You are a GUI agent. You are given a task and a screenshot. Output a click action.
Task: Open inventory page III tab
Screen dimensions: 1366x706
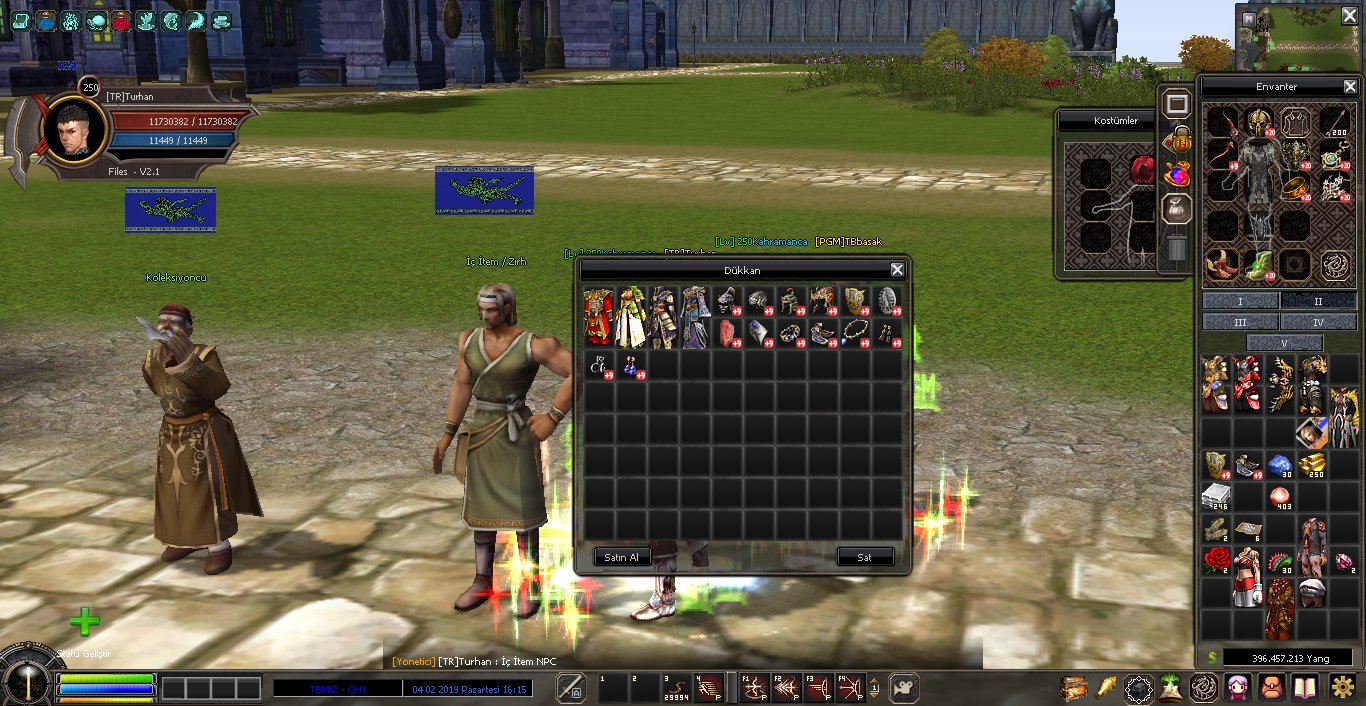pos(1240,322)
